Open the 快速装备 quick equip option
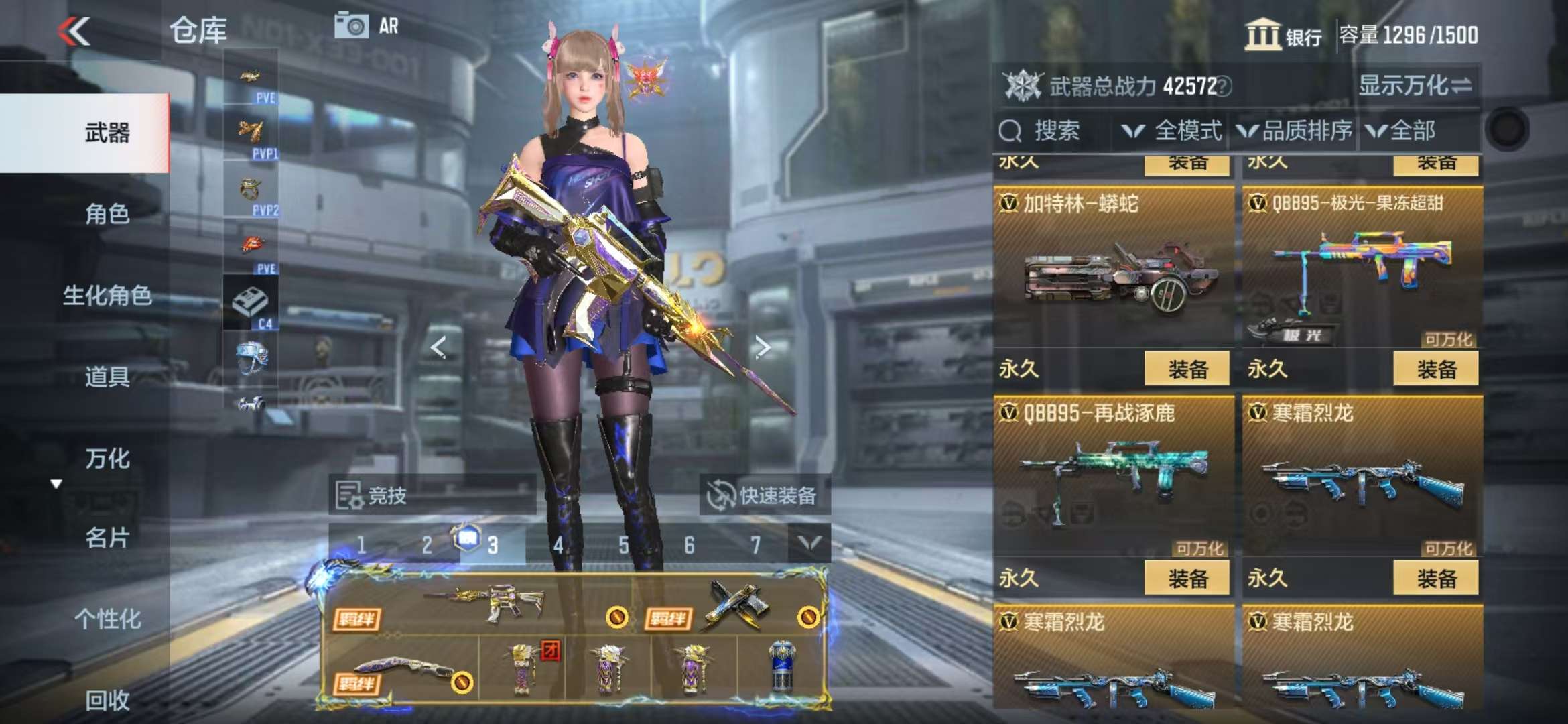This screenshot has width=1568, height=724. (764, 495)
